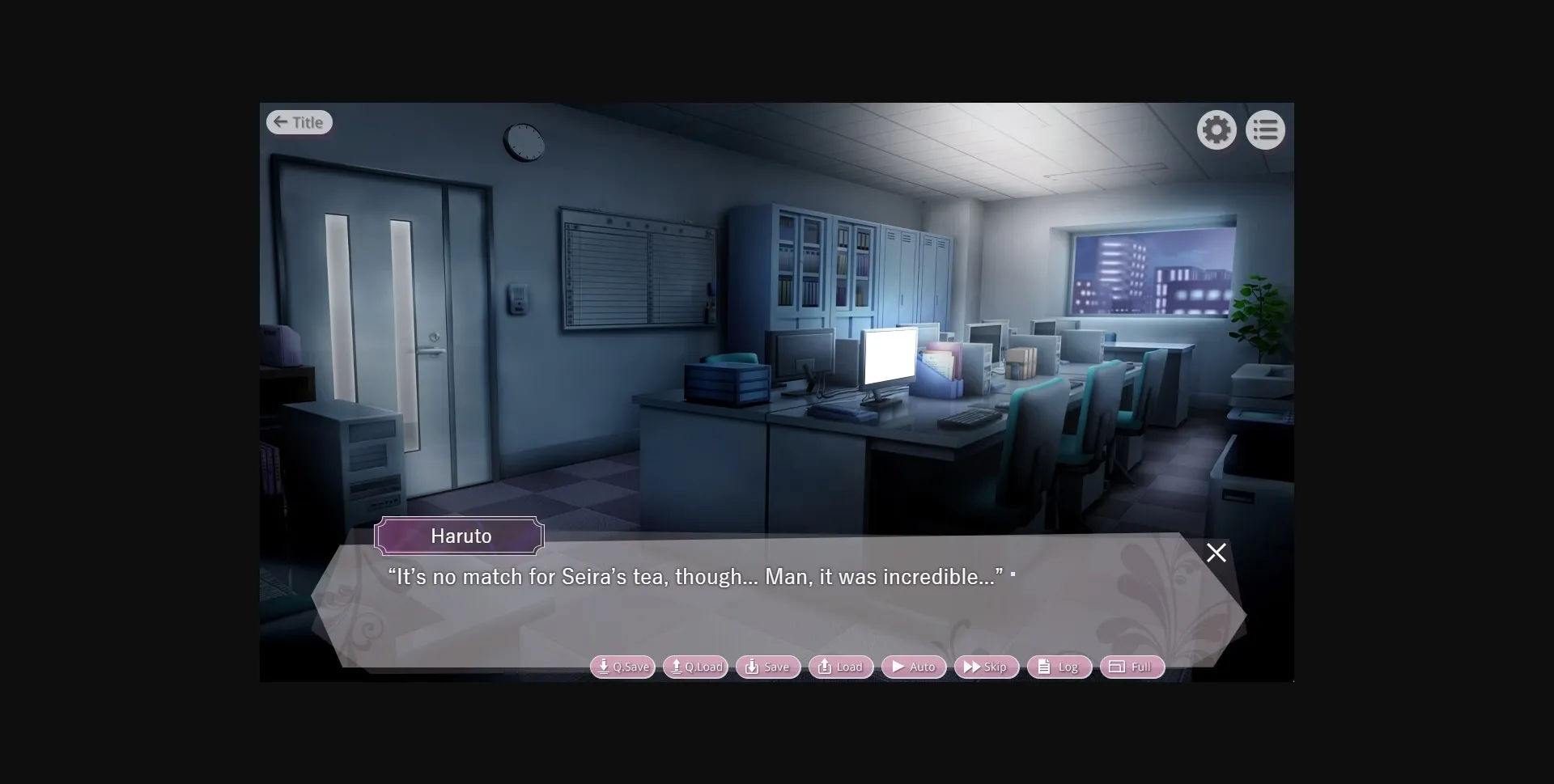This screenshot has width=1554, height=784.
Task: Open the settings gear icon
Action: coord(1216,129)
